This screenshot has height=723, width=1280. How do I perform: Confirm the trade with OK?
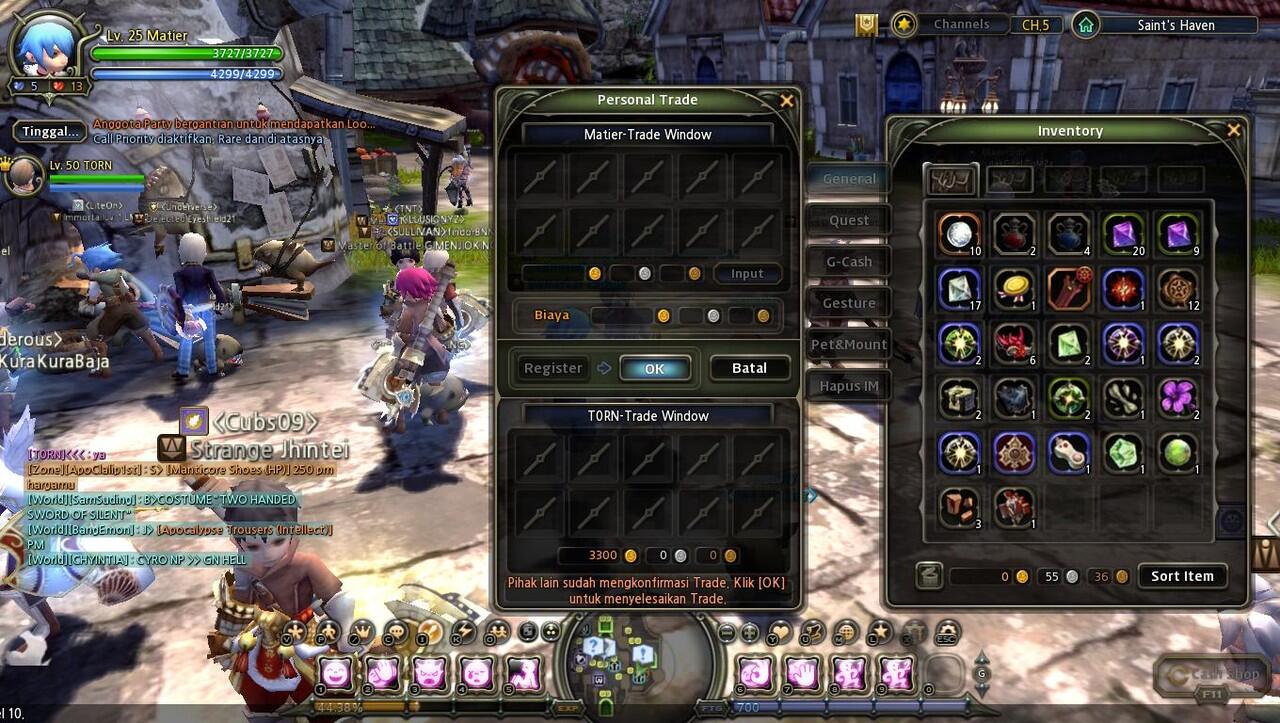(x=654, y=368)
